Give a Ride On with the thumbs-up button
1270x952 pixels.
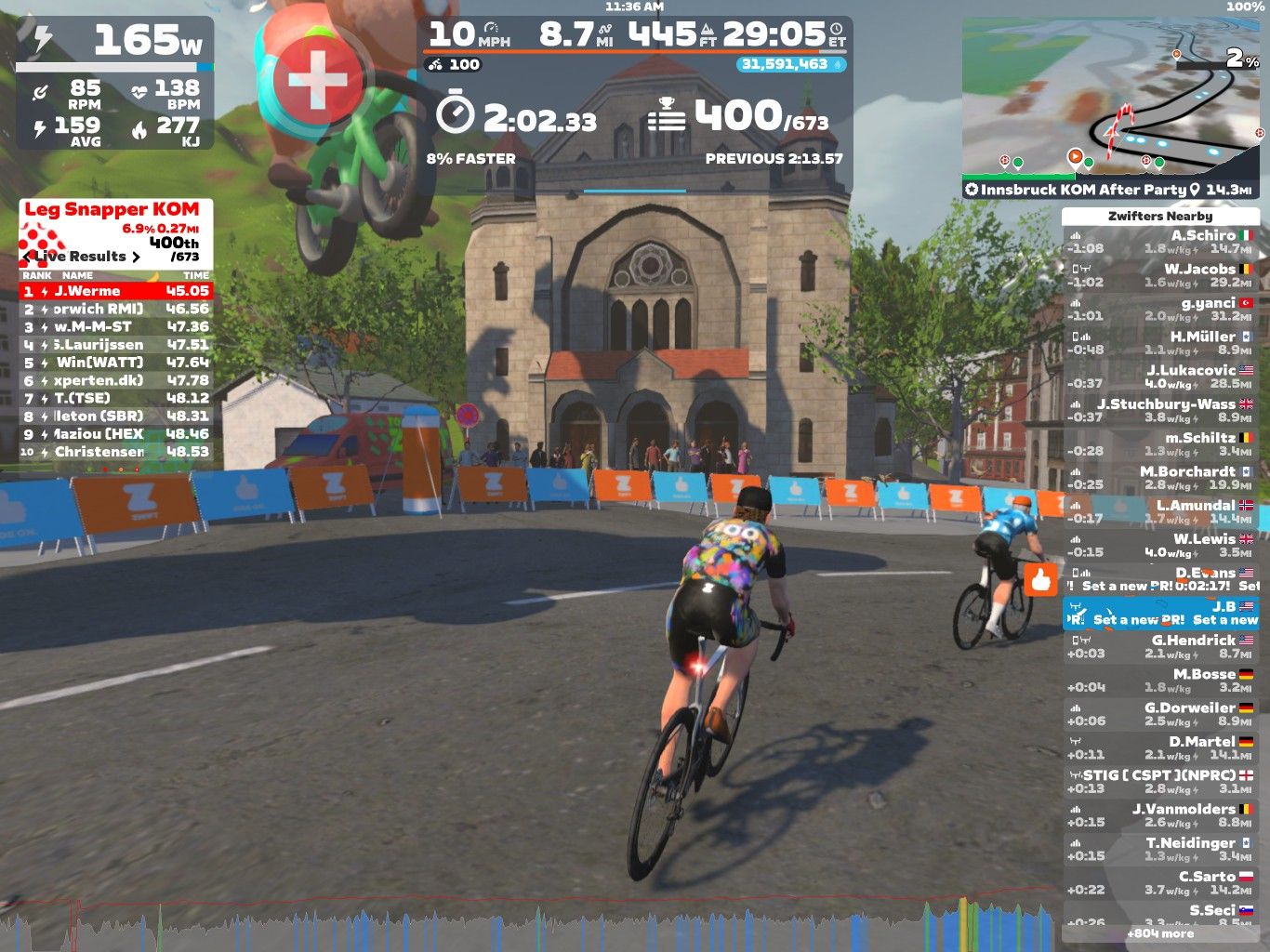1040,581
